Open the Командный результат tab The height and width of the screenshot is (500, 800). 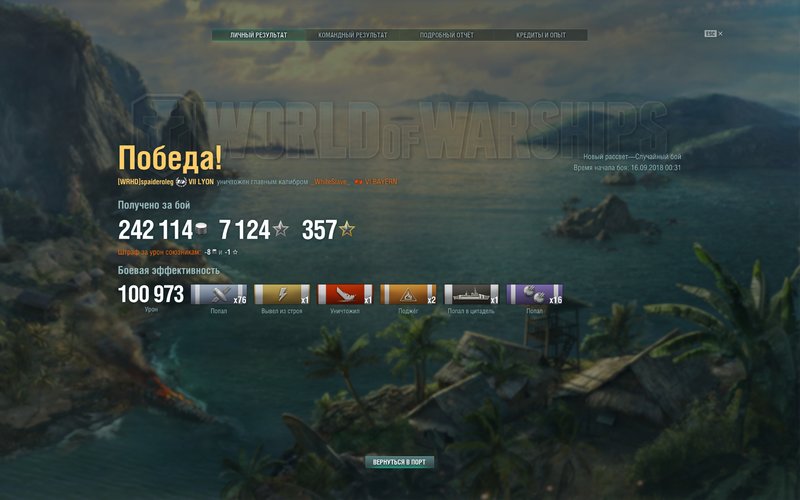[x=353, y=35]
